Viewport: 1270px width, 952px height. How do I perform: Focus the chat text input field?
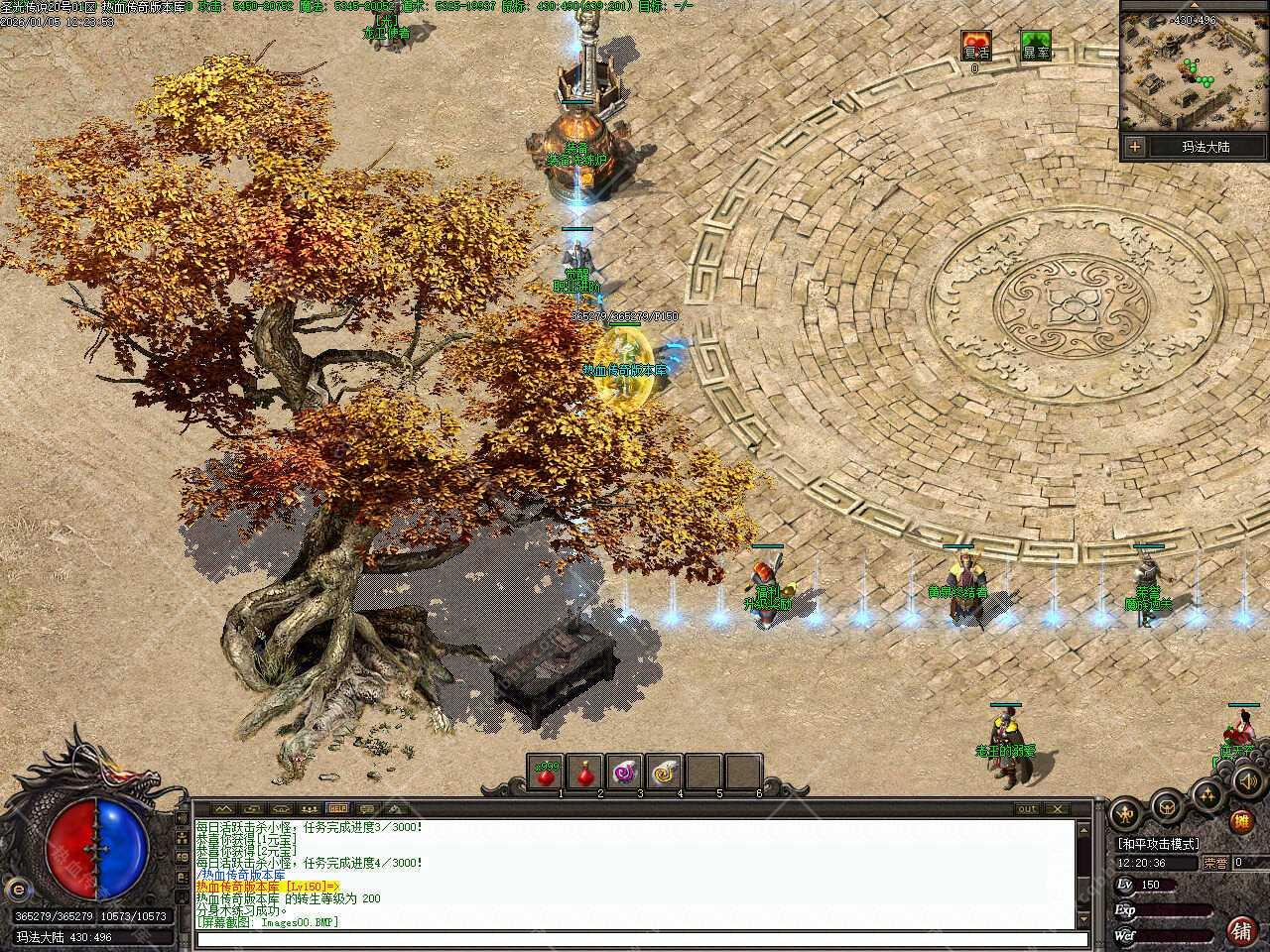pyautogui.click(x=635, y=938)
